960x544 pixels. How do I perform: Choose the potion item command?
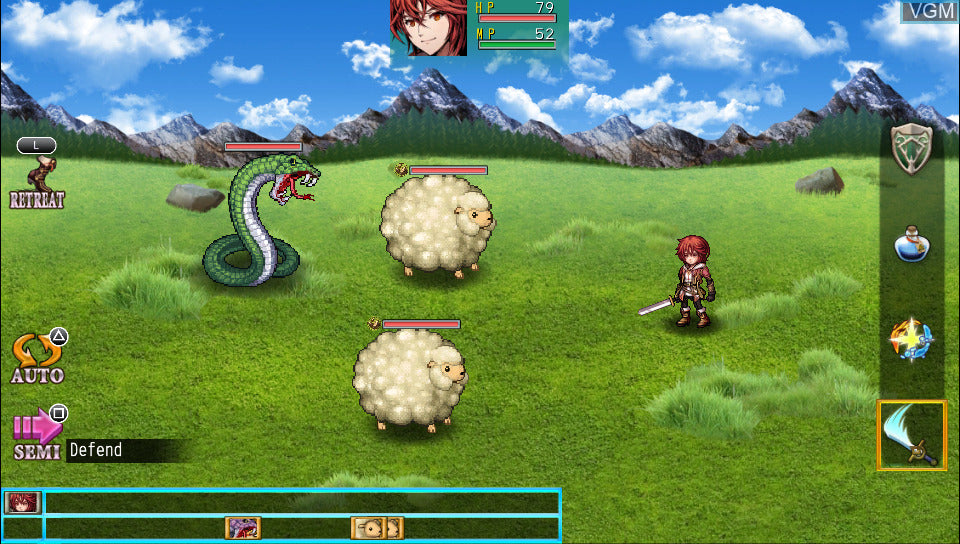(911, 244)
